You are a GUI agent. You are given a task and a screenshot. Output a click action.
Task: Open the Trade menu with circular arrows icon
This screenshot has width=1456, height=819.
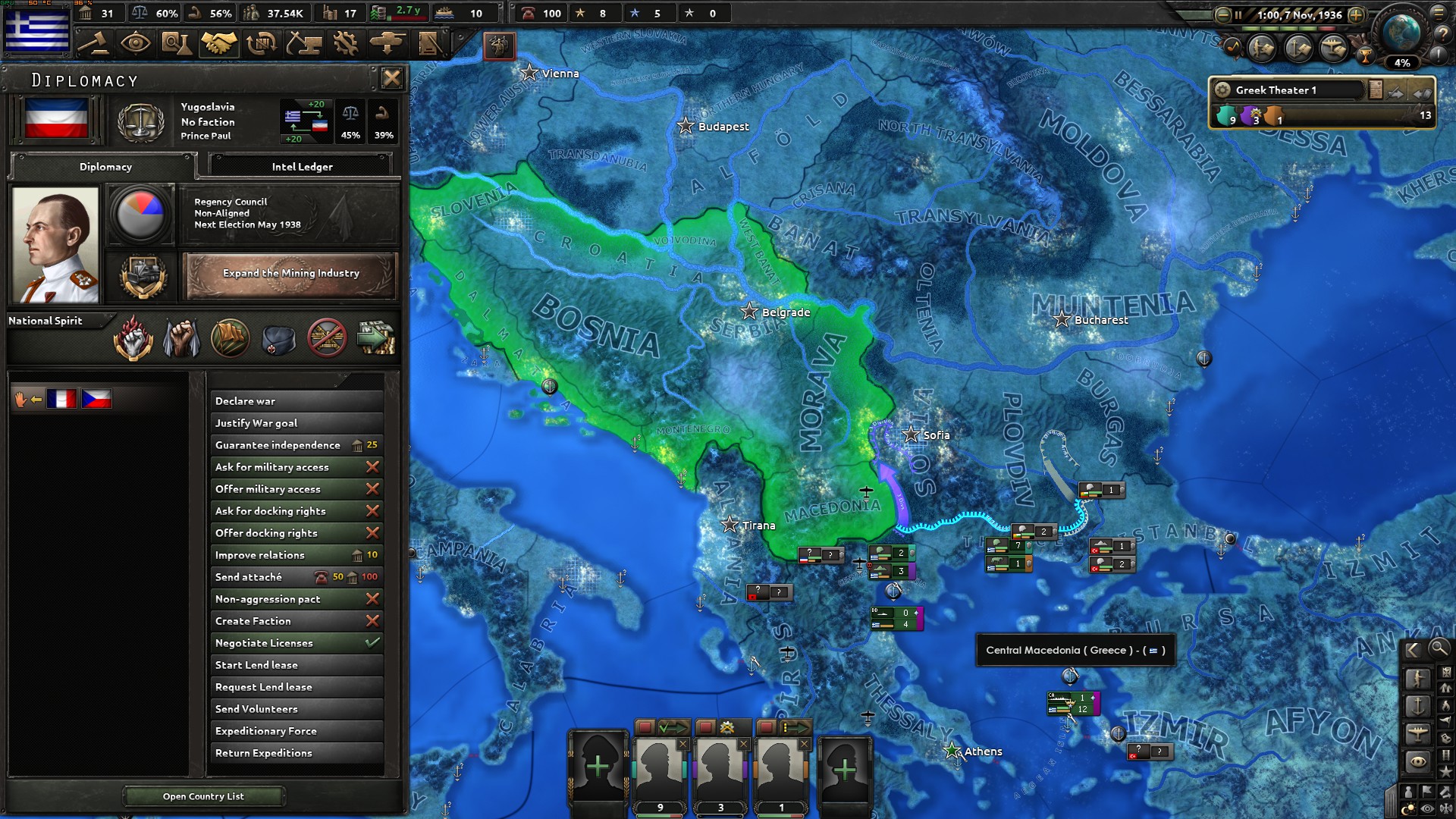coord(259,43)
